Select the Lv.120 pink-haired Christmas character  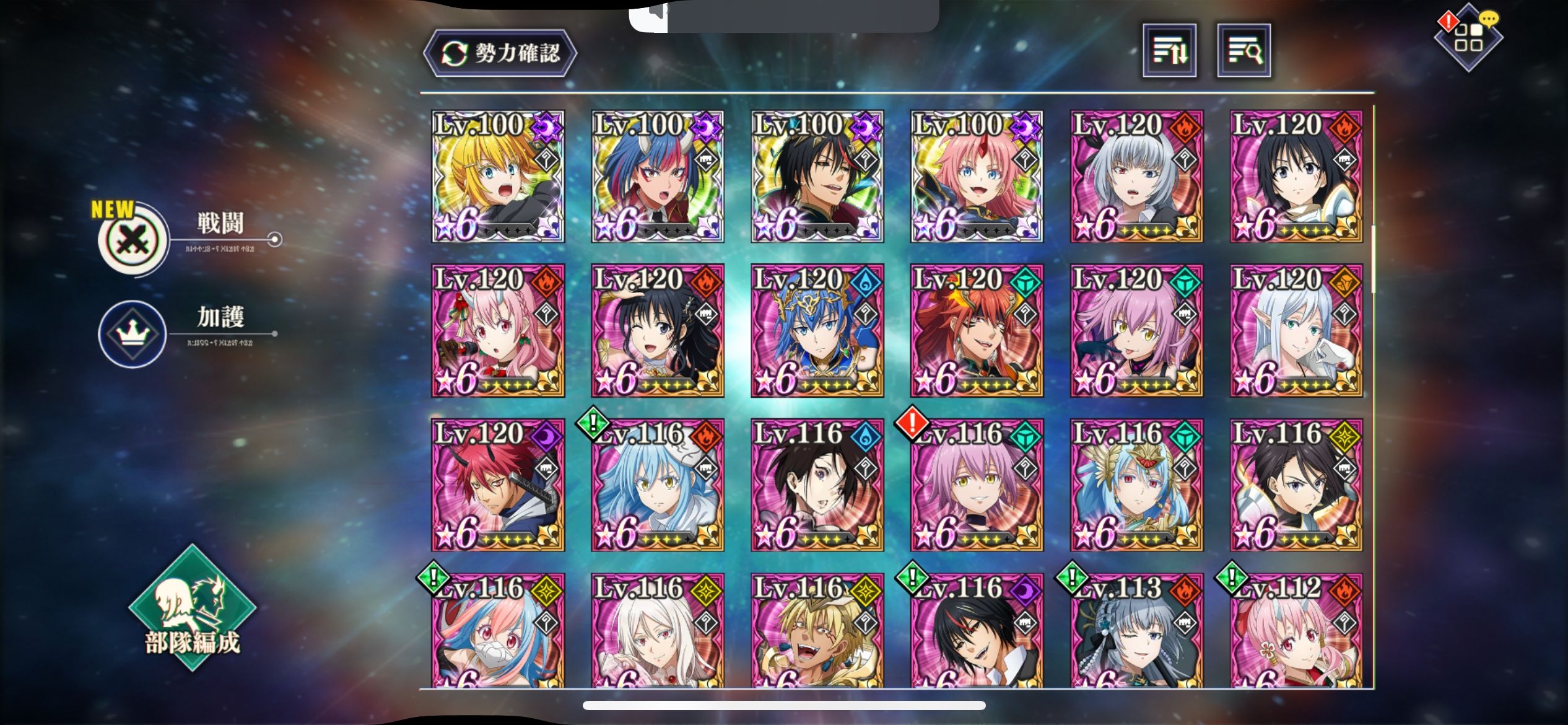tap(498, 330)
